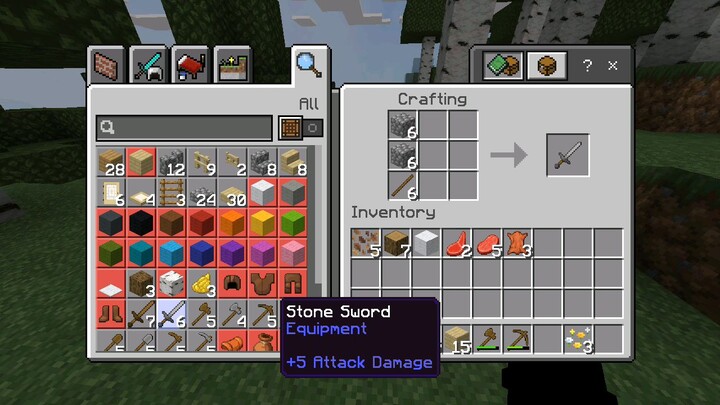
Task: Open the Nature tab with the grass block
Action: 232,66
